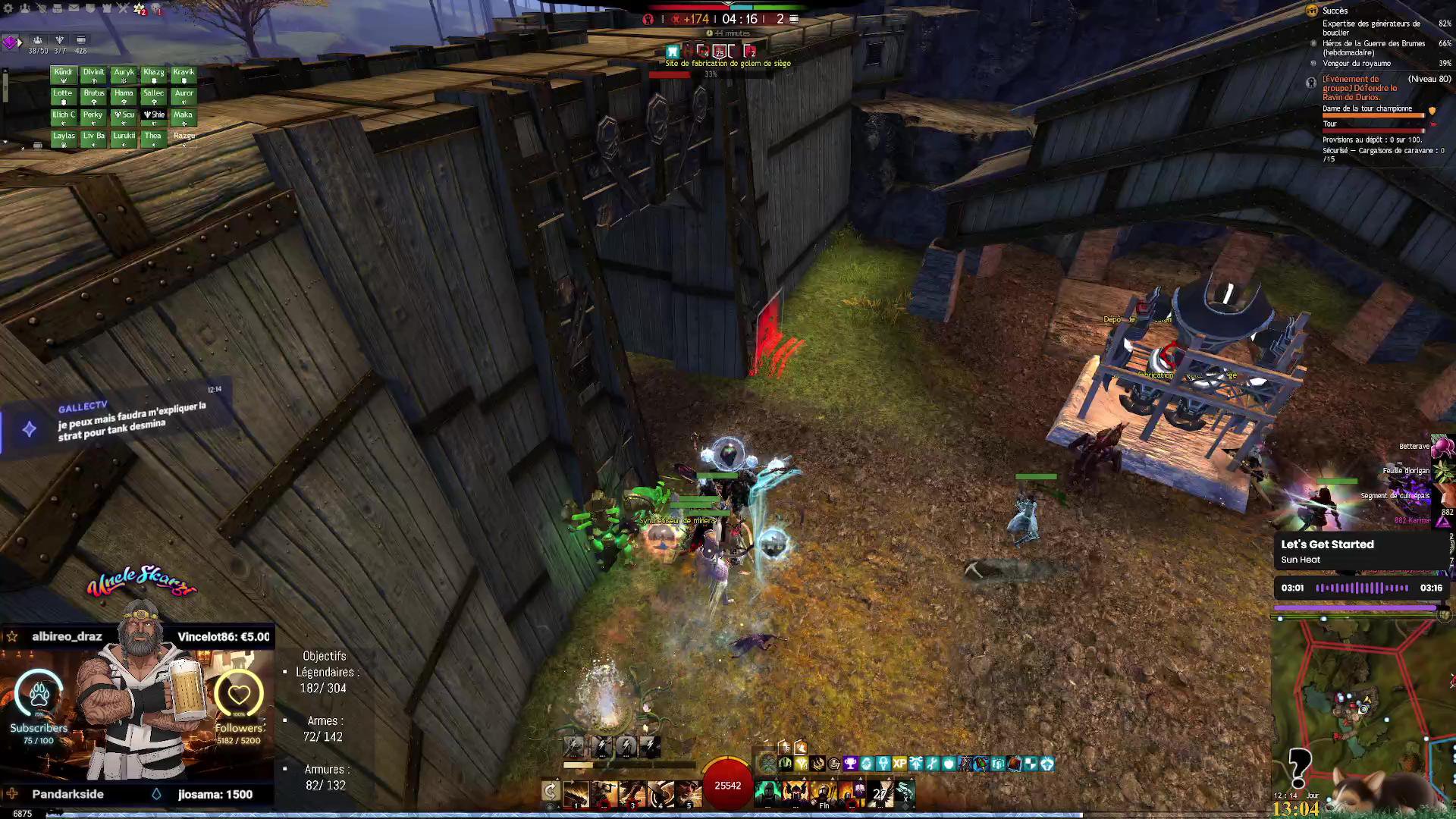1456x819 pixels.
Task: Click the music player progress waveform
Action: (1362, 588)
